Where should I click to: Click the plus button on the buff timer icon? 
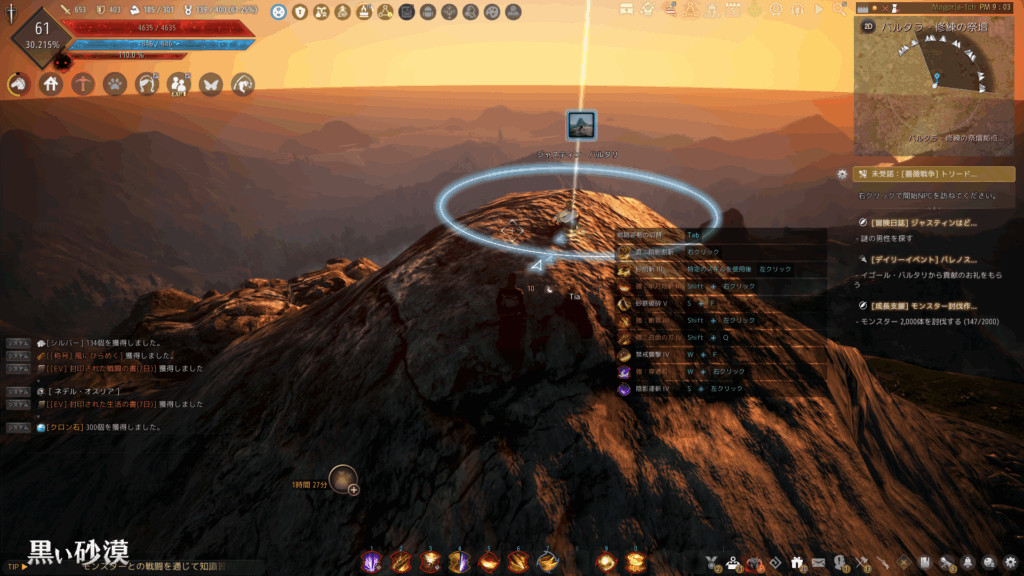click(x=353, y=489)
